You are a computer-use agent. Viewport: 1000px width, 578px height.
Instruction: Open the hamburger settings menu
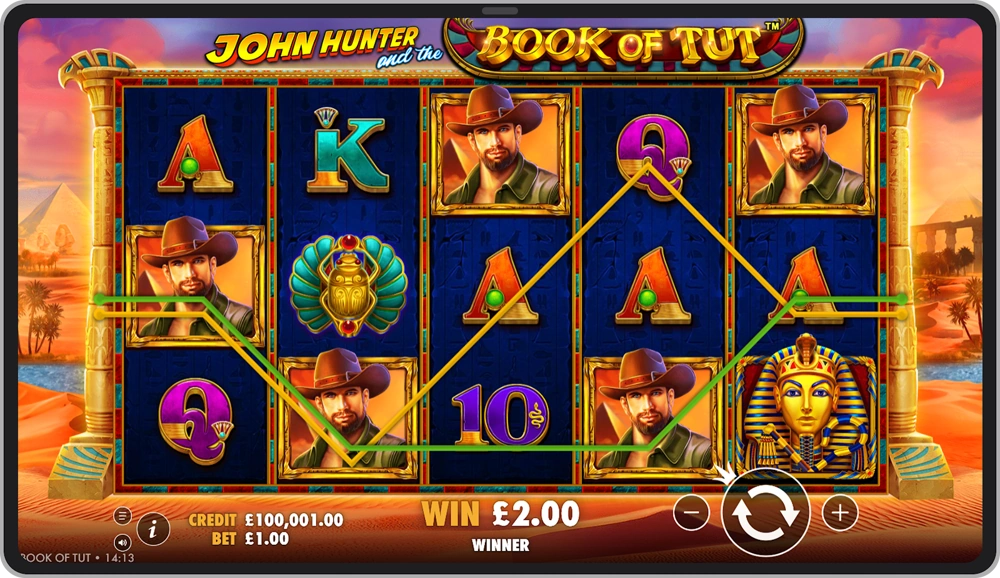coord(123,516)
